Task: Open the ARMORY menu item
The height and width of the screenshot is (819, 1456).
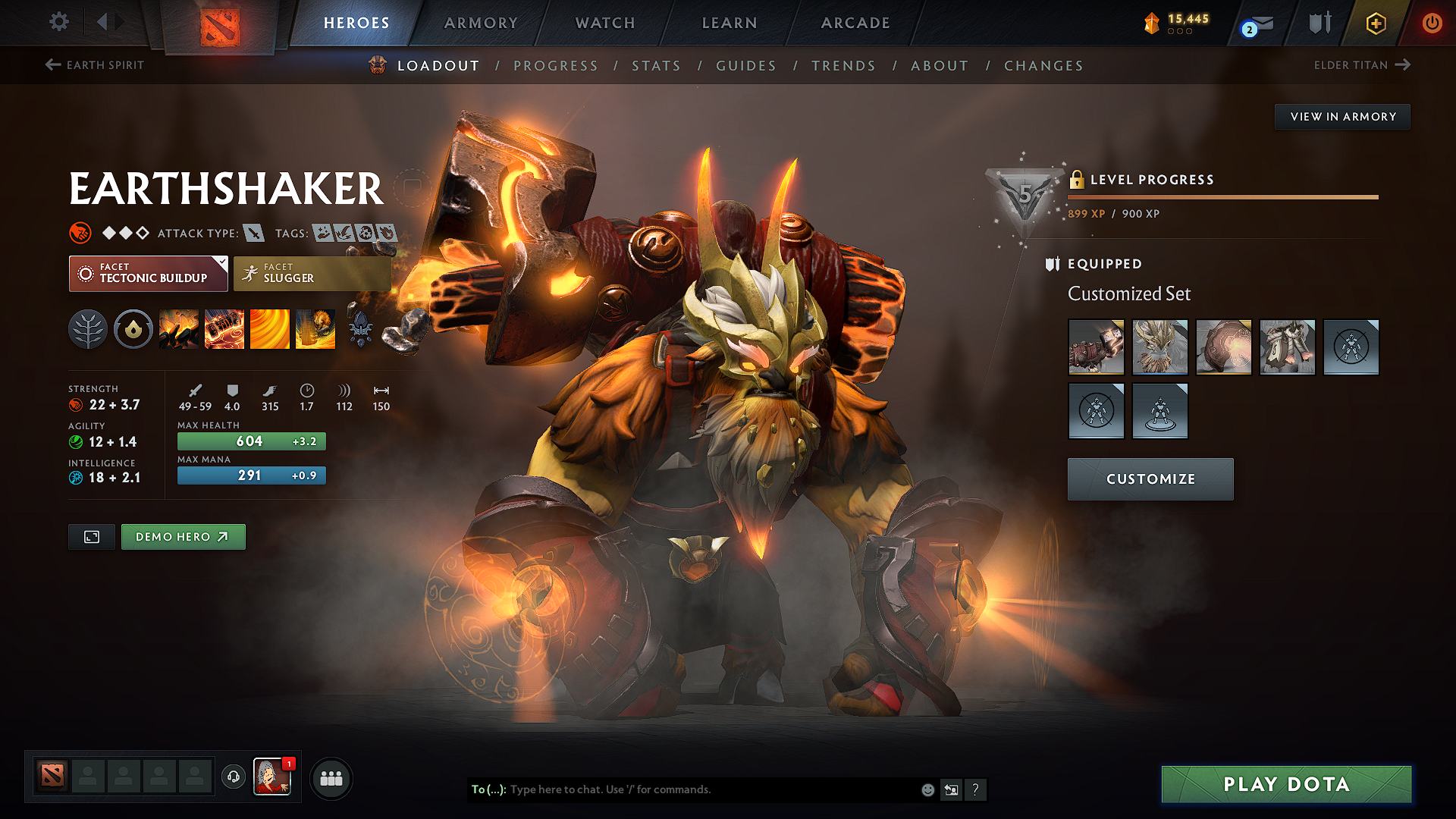Action: coord(481,23)
